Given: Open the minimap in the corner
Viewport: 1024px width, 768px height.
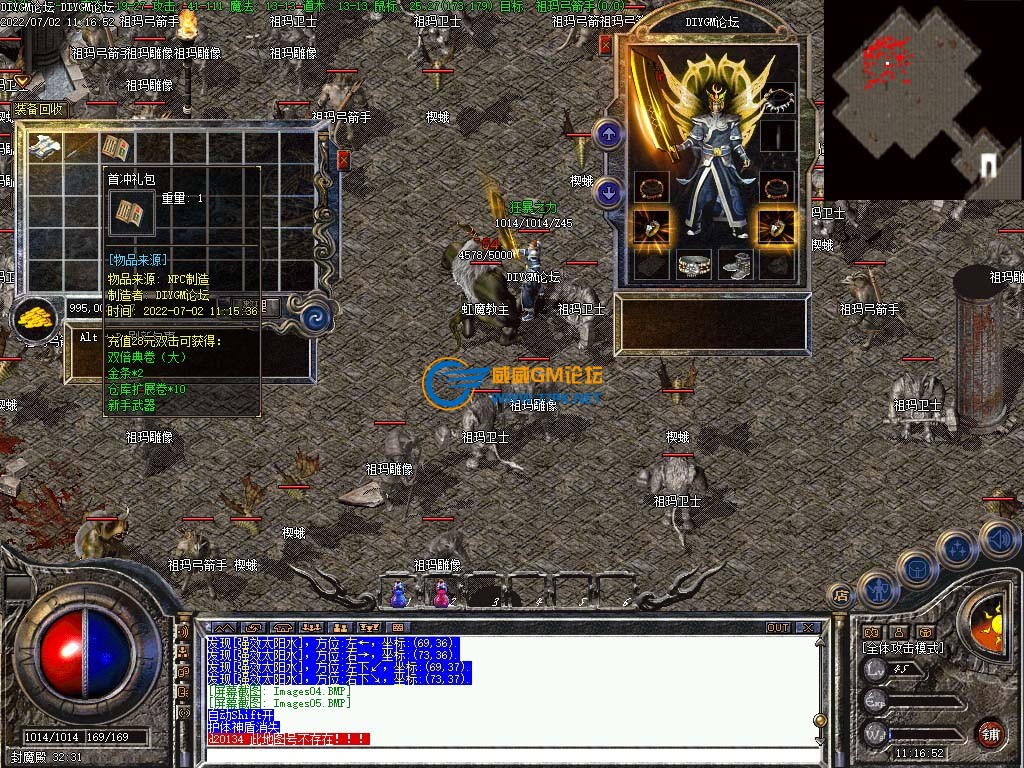Looking at the screenshot, I should point(922,98).
